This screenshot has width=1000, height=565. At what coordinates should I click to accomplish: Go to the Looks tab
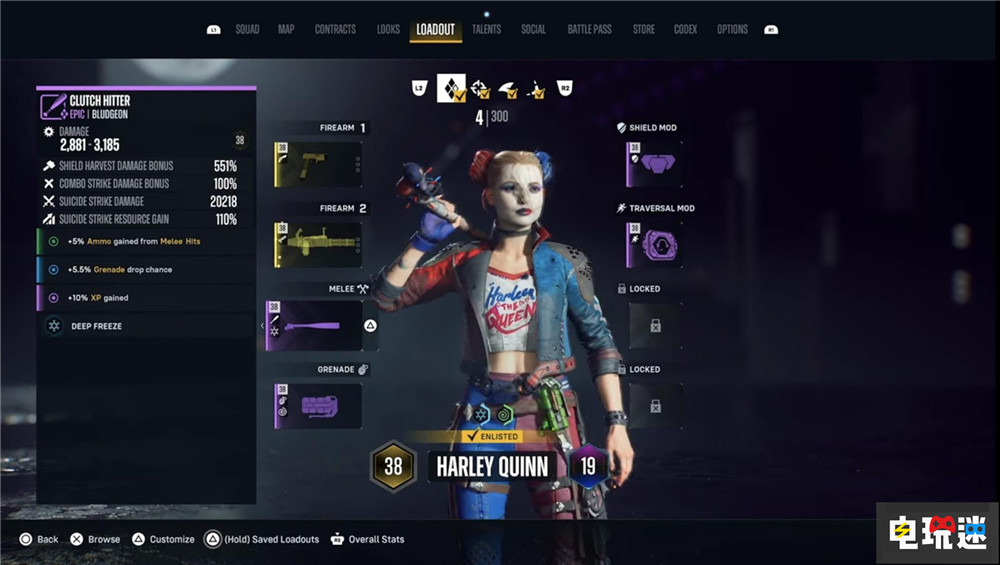click(388, 30)
